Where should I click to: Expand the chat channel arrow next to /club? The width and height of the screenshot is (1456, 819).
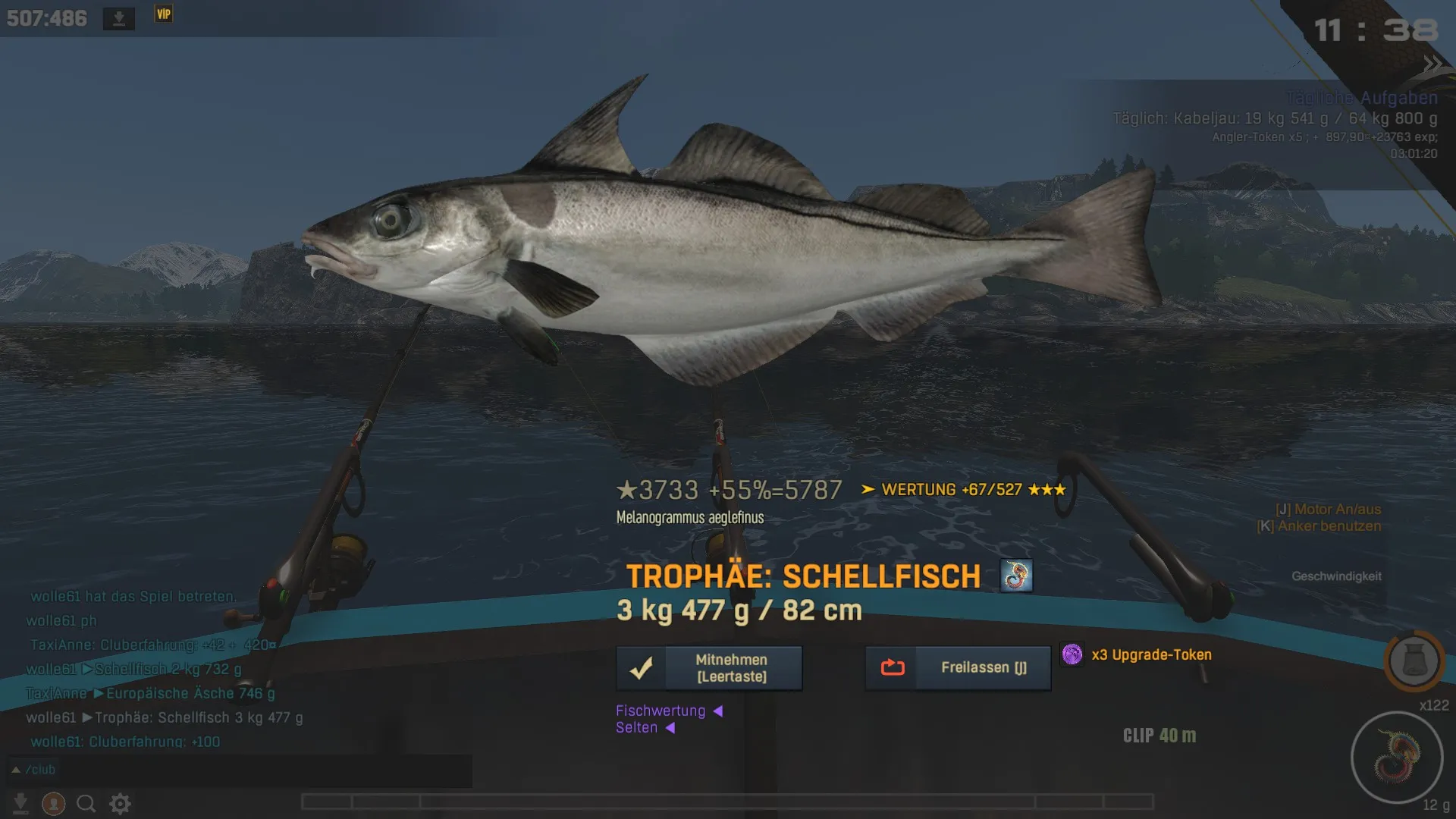tap(15, 770)
